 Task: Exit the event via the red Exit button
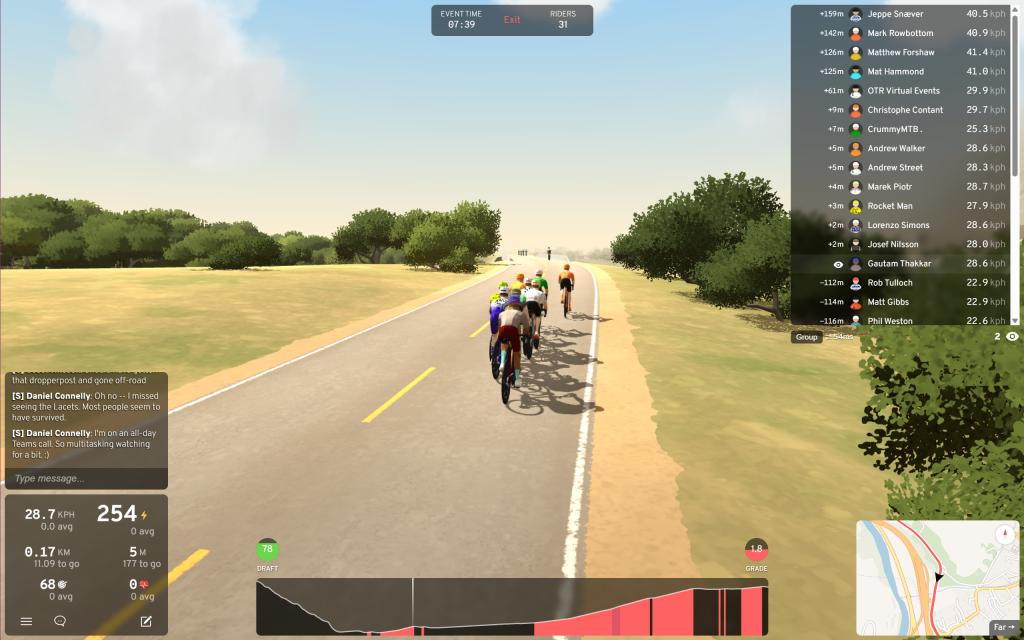pyautogui.click(x=512, y=20)
